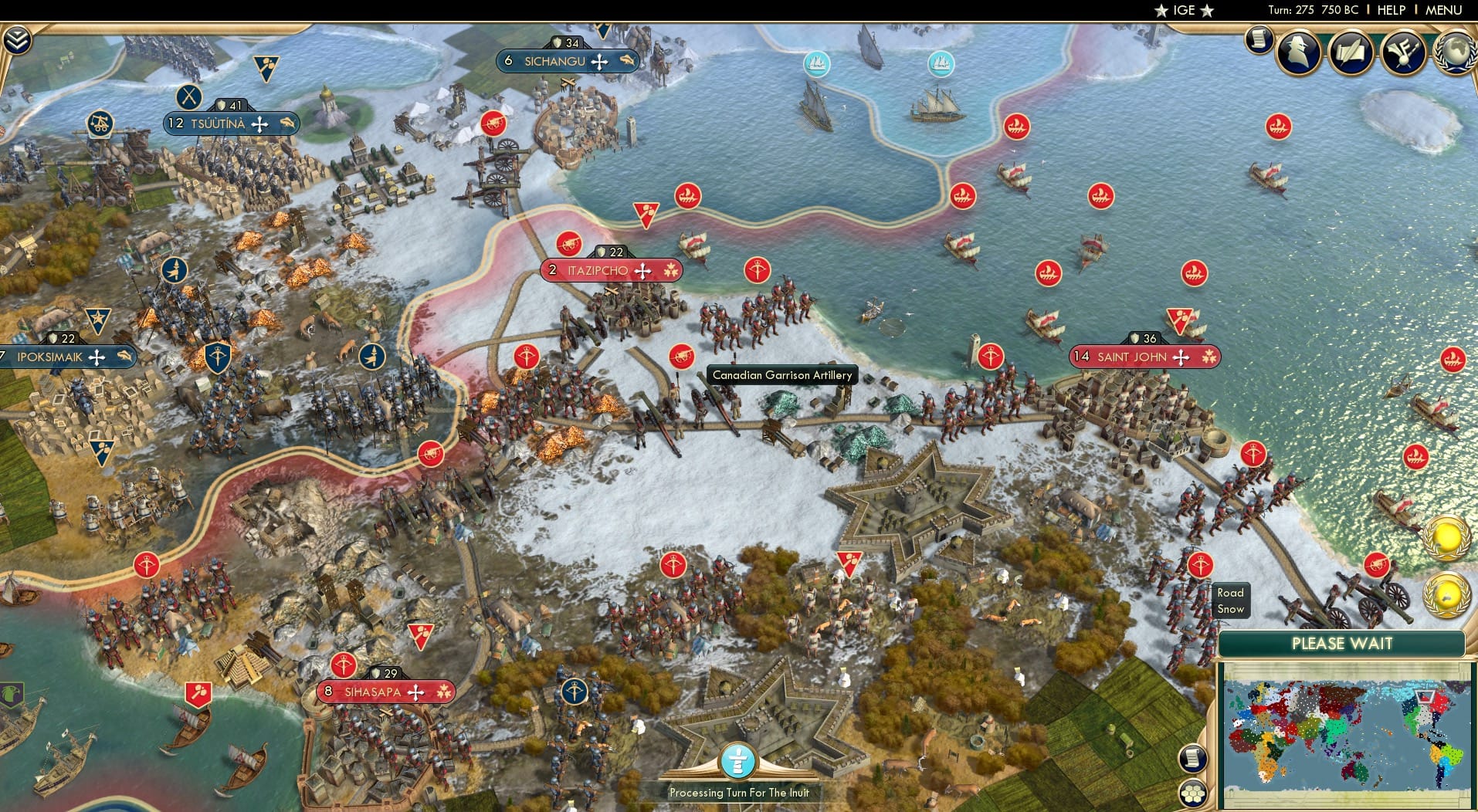Expand the Itazipcho city banner
The image size is (1478, 812).
(x=610, y=270)
